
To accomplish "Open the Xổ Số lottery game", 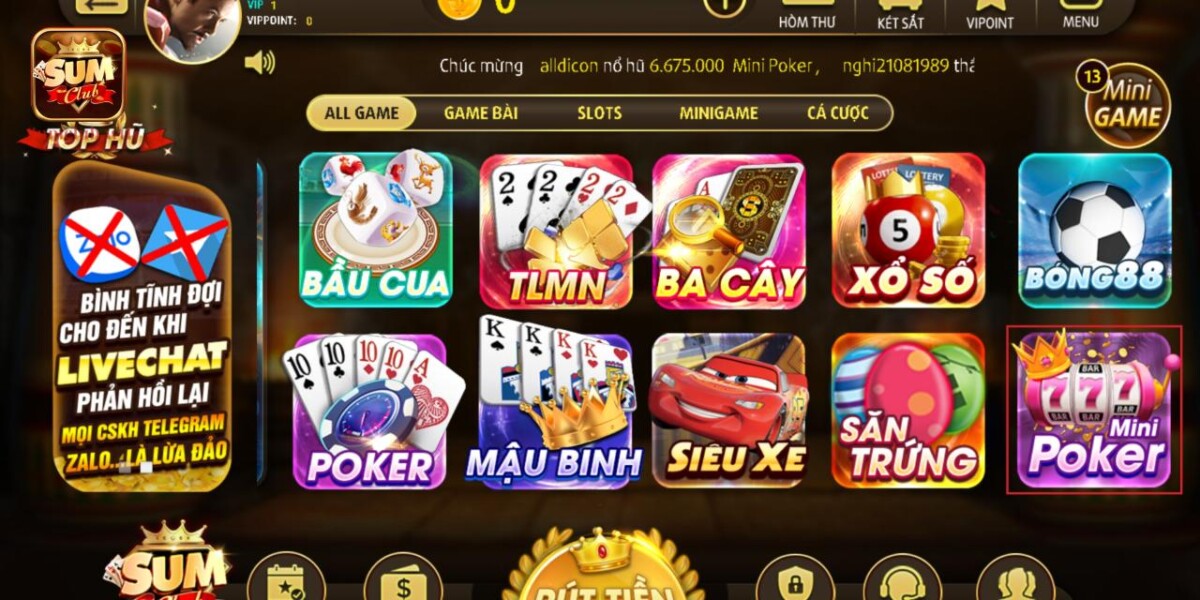I will point(908,230).
